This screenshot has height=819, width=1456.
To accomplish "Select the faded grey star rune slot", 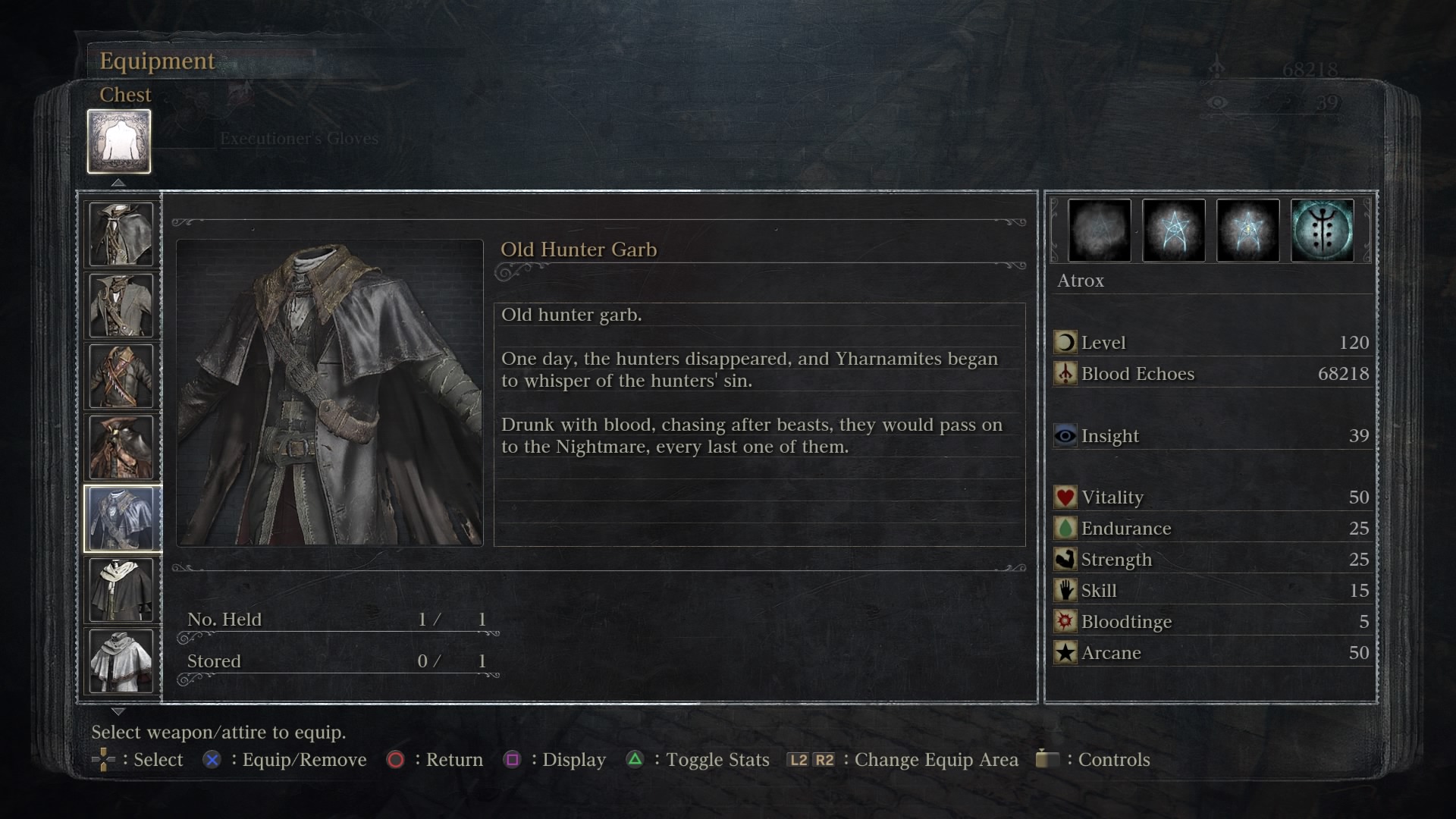I will pyautogui.click(x=1099, y=231).
